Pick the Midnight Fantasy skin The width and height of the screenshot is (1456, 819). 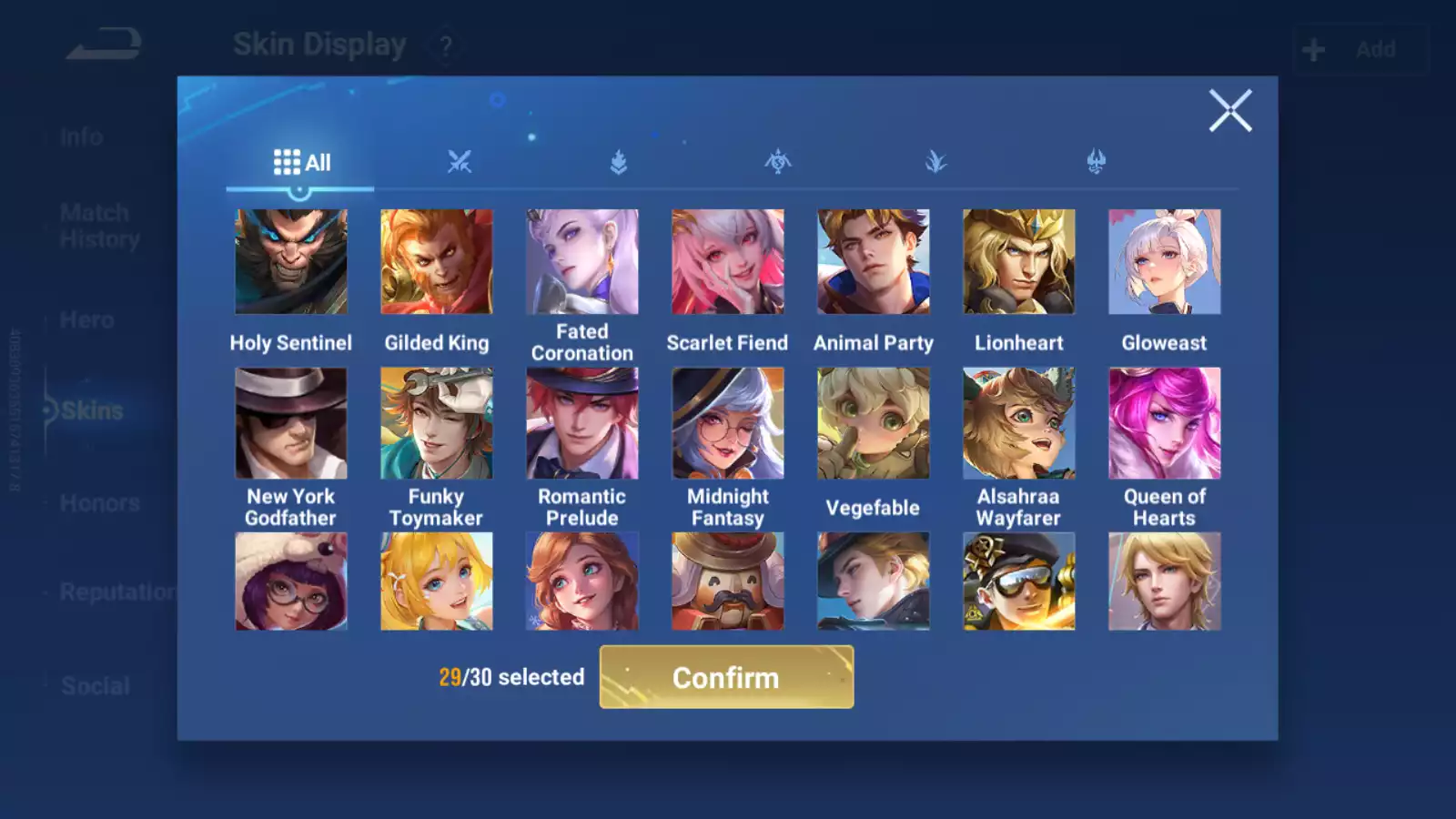[x=728, y=423]
